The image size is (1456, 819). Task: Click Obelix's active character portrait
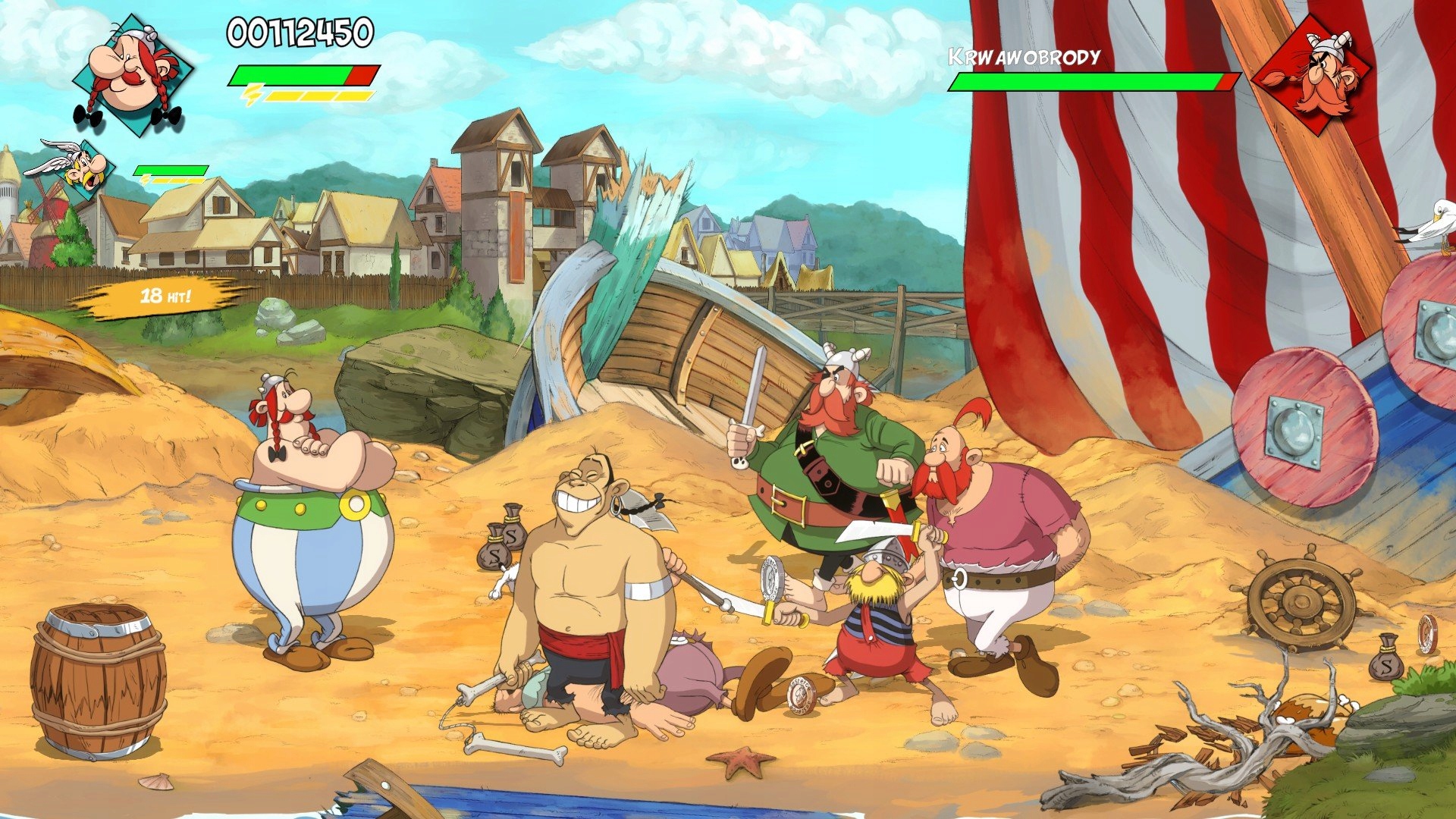131,74
